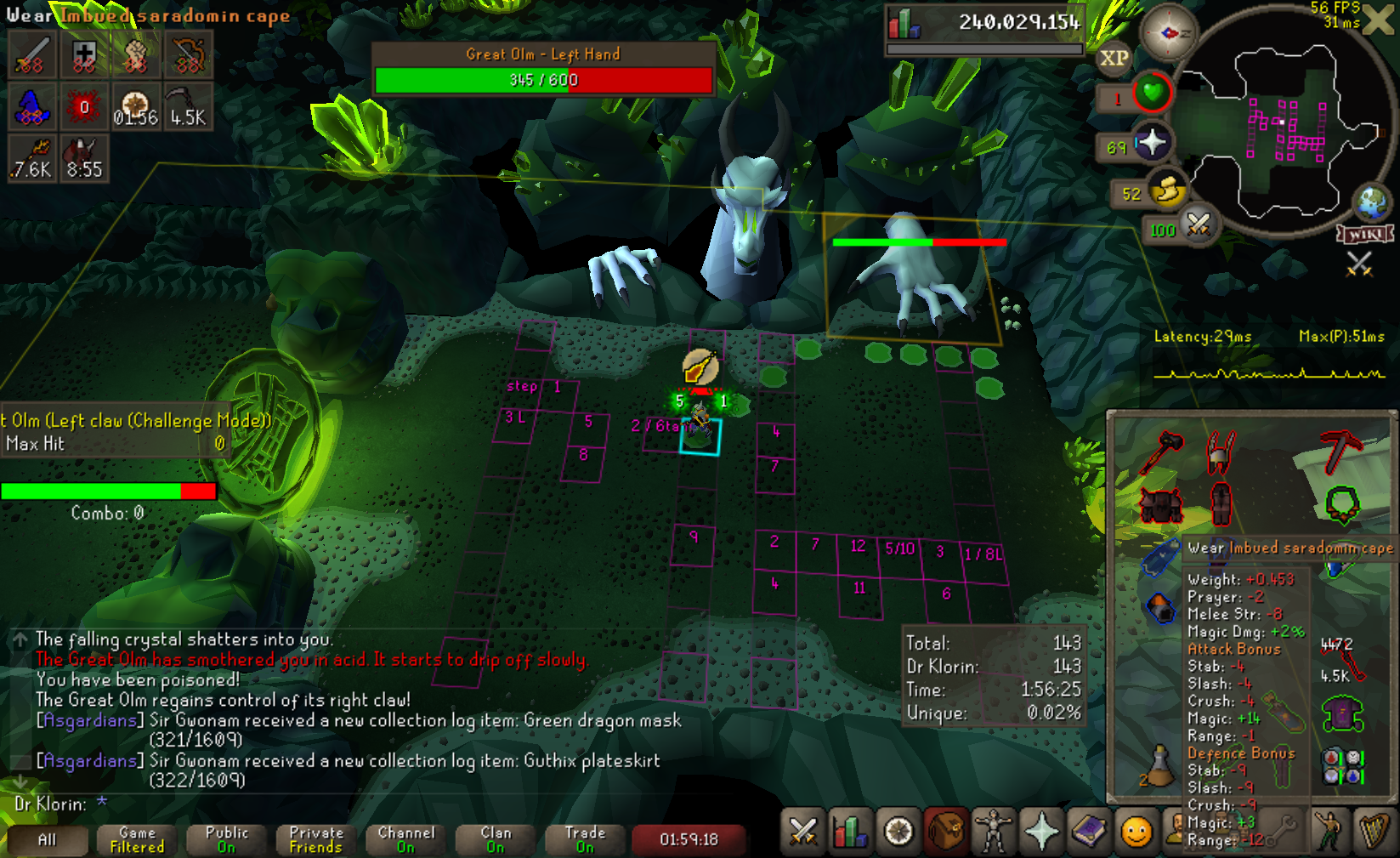
Task: Click the horned helmet in inventory
Action: (1221, 451)
